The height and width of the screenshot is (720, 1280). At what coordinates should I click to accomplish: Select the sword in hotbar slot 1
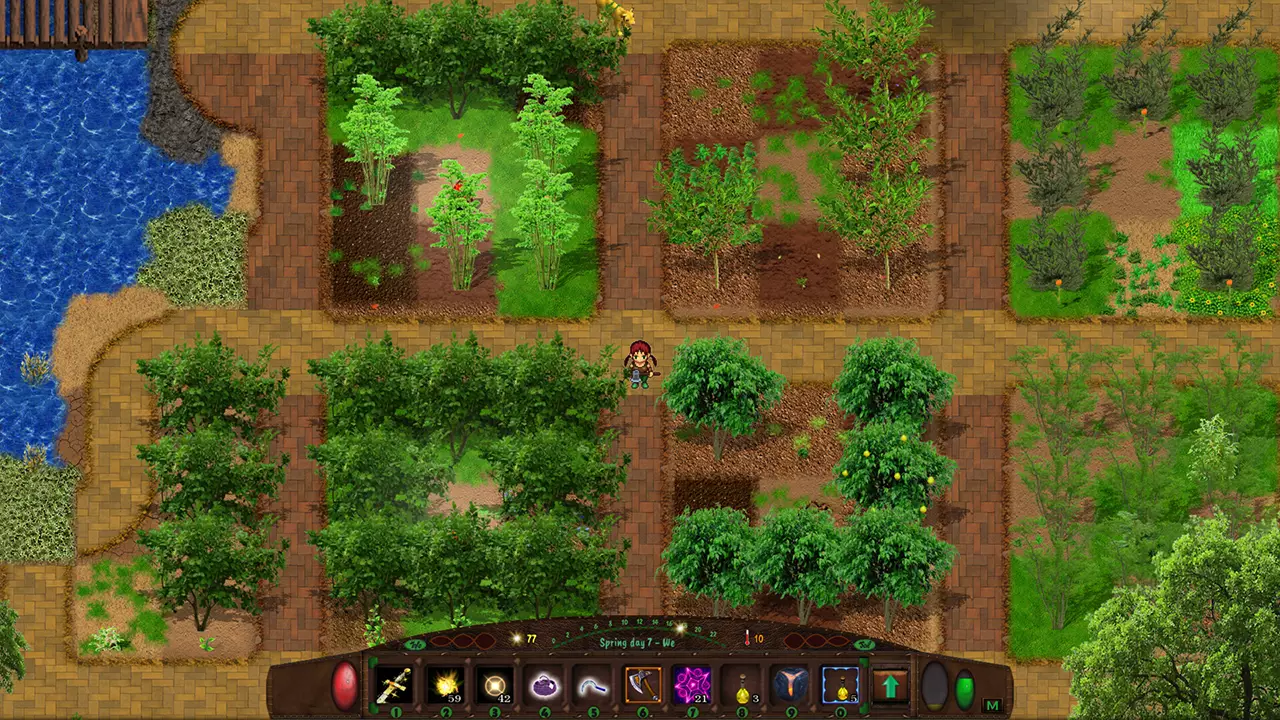(394, 686)
